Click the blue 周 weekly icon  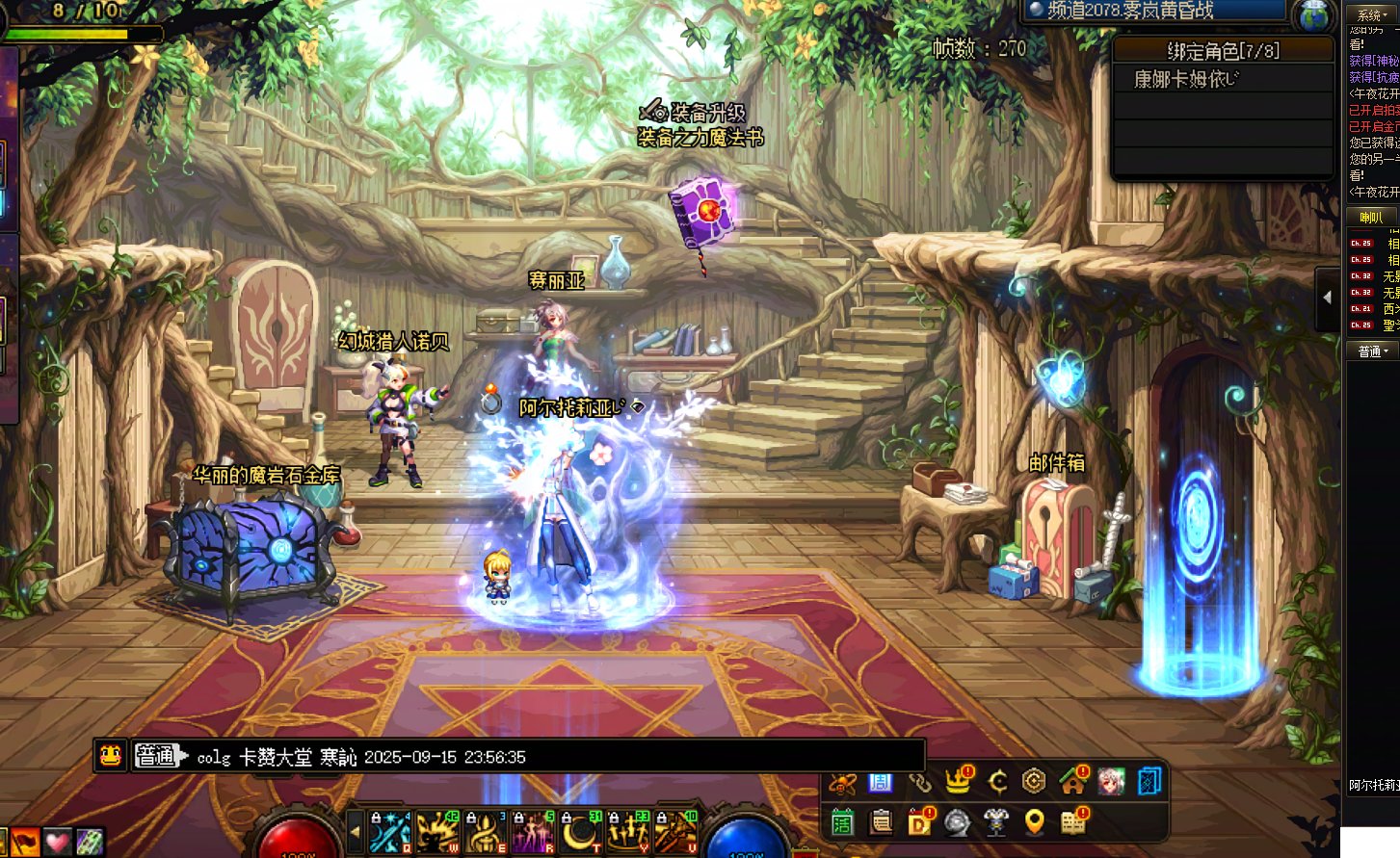click(881, 781)
